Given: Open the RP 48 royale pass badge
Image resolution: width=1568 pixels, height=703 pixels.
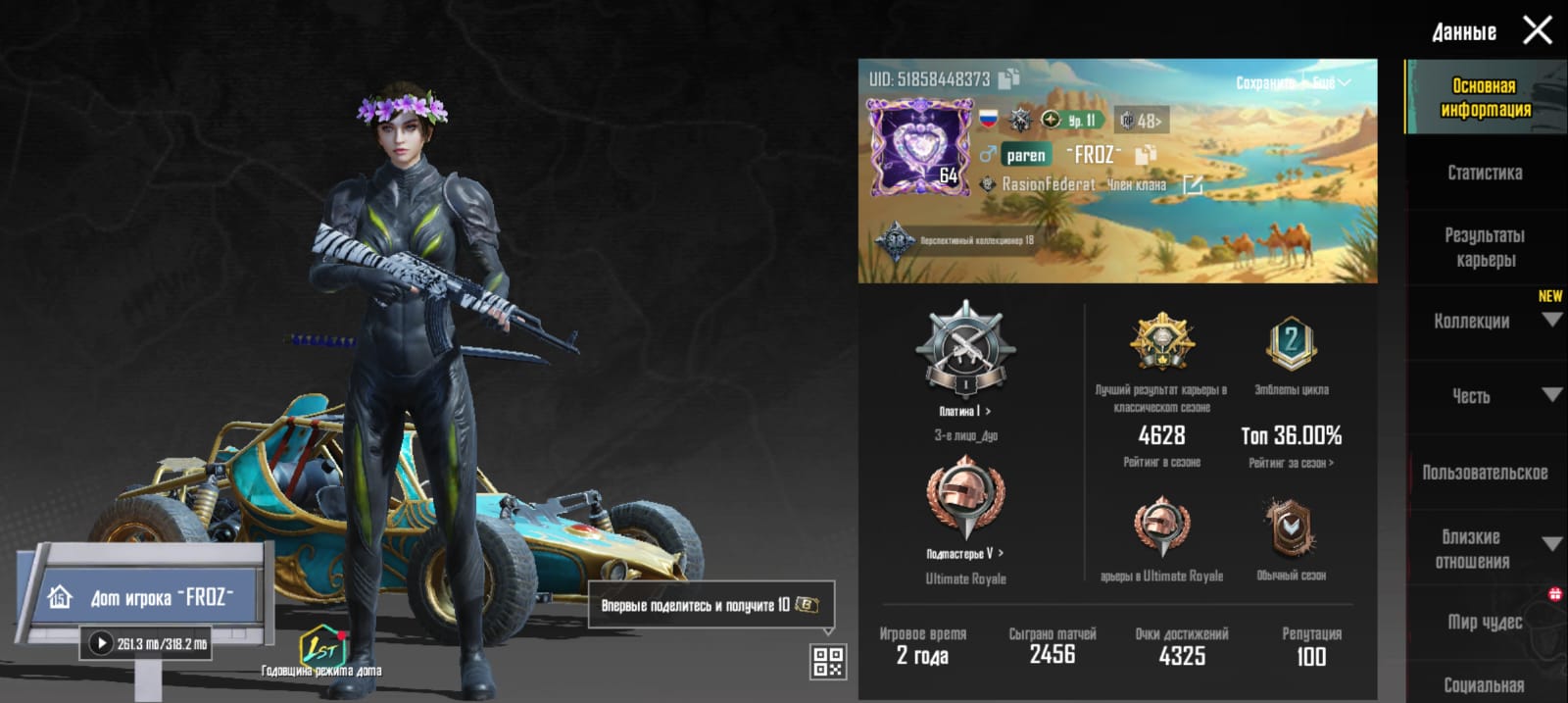Looking at the screenshot, I should (x=1141, y=121).
